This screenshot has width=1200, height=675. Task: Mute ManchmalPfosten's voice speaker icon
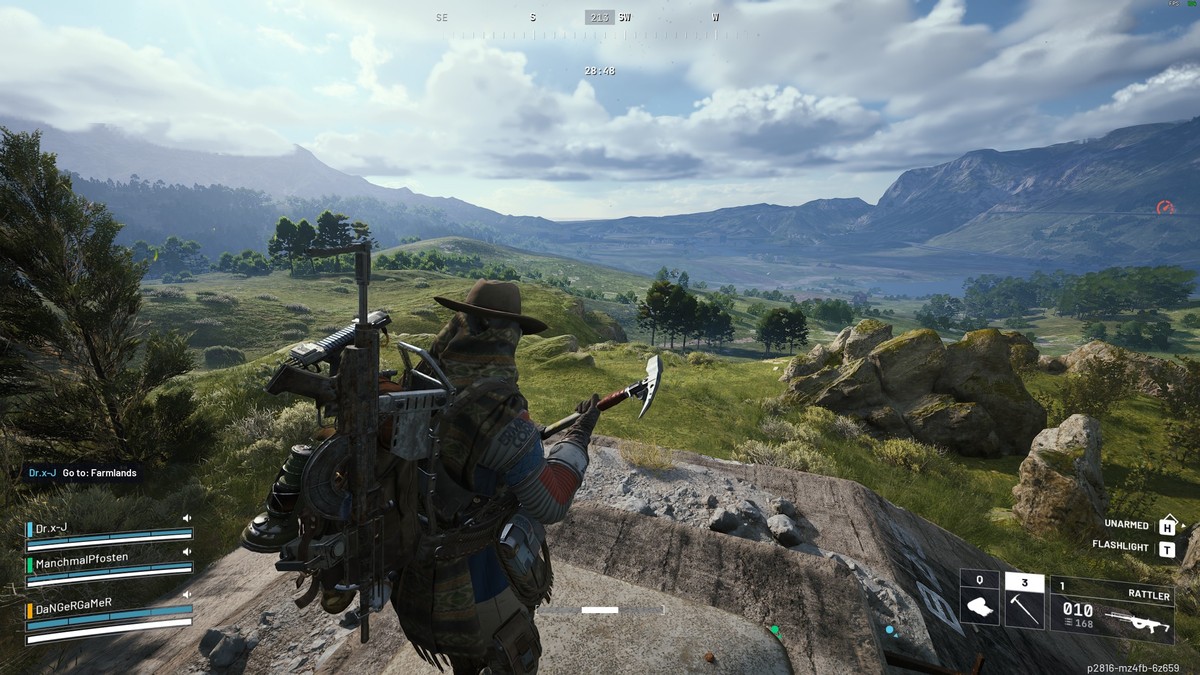click(186, 552)
